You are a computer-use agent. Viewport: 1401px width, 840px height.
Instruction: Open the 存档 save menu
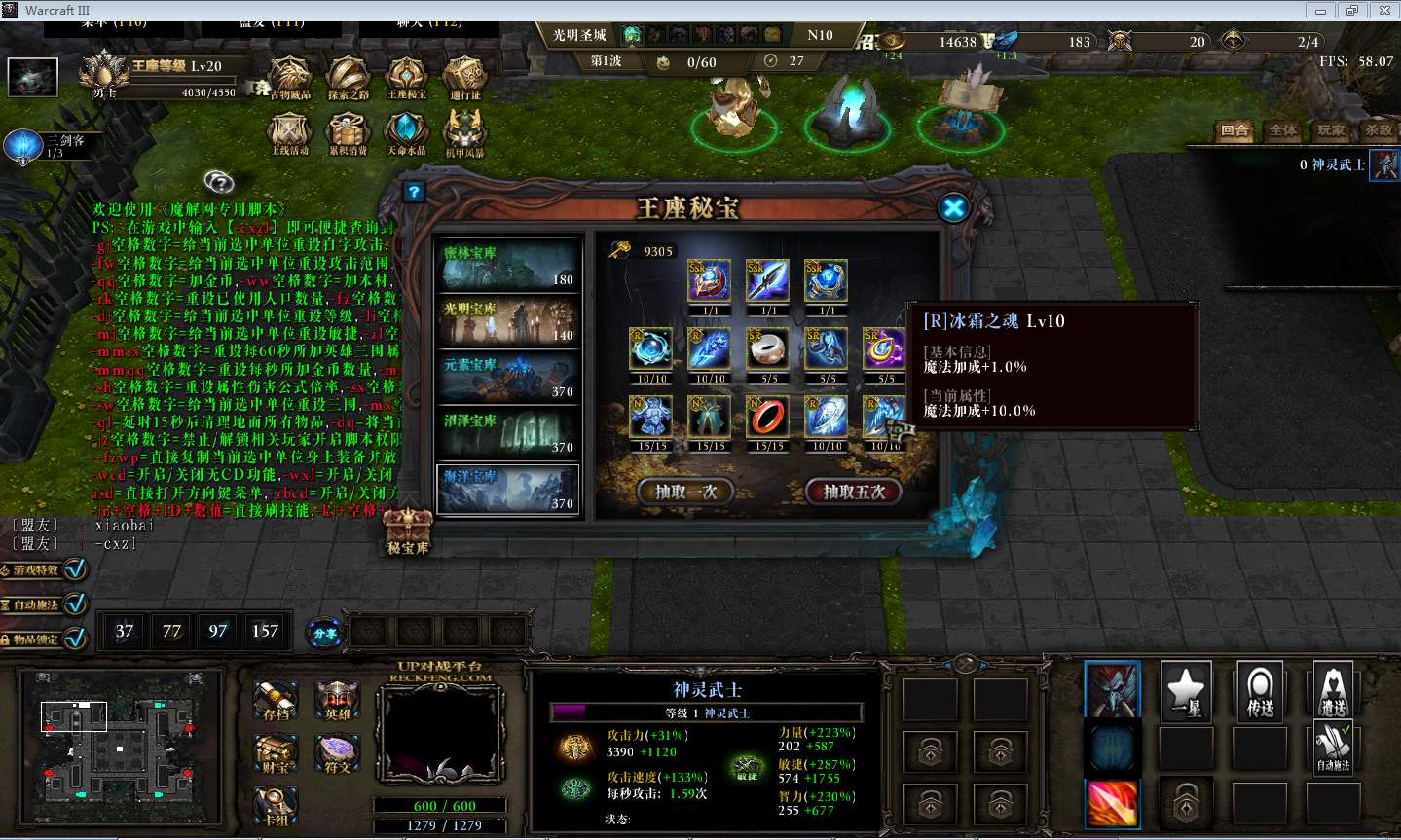click(276, 701)
